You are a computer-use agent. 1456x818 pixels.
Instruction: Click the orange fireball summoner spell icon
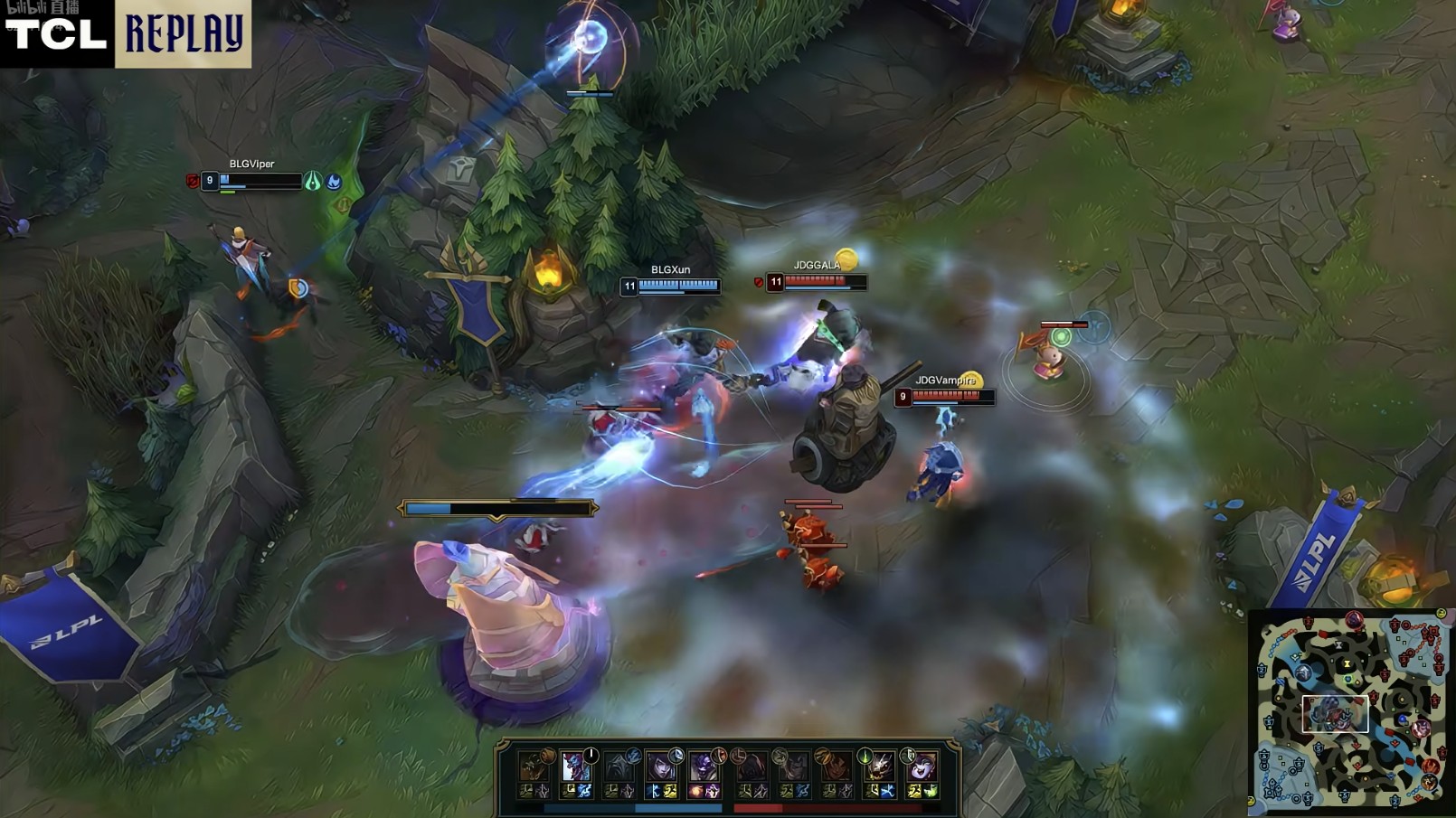coord(698,792)
